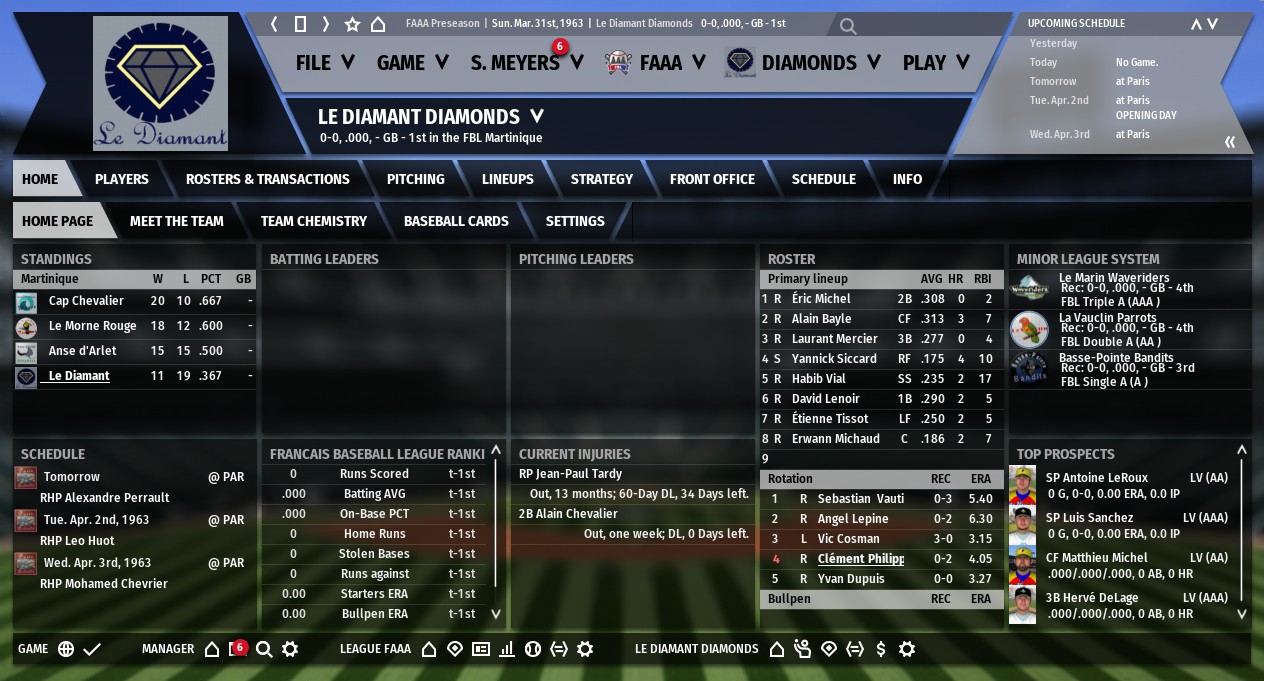This screenshot has width=1264, height=681.
Task: View the Le Marin Waveriders affiliate
Action: click(1100, 279)
